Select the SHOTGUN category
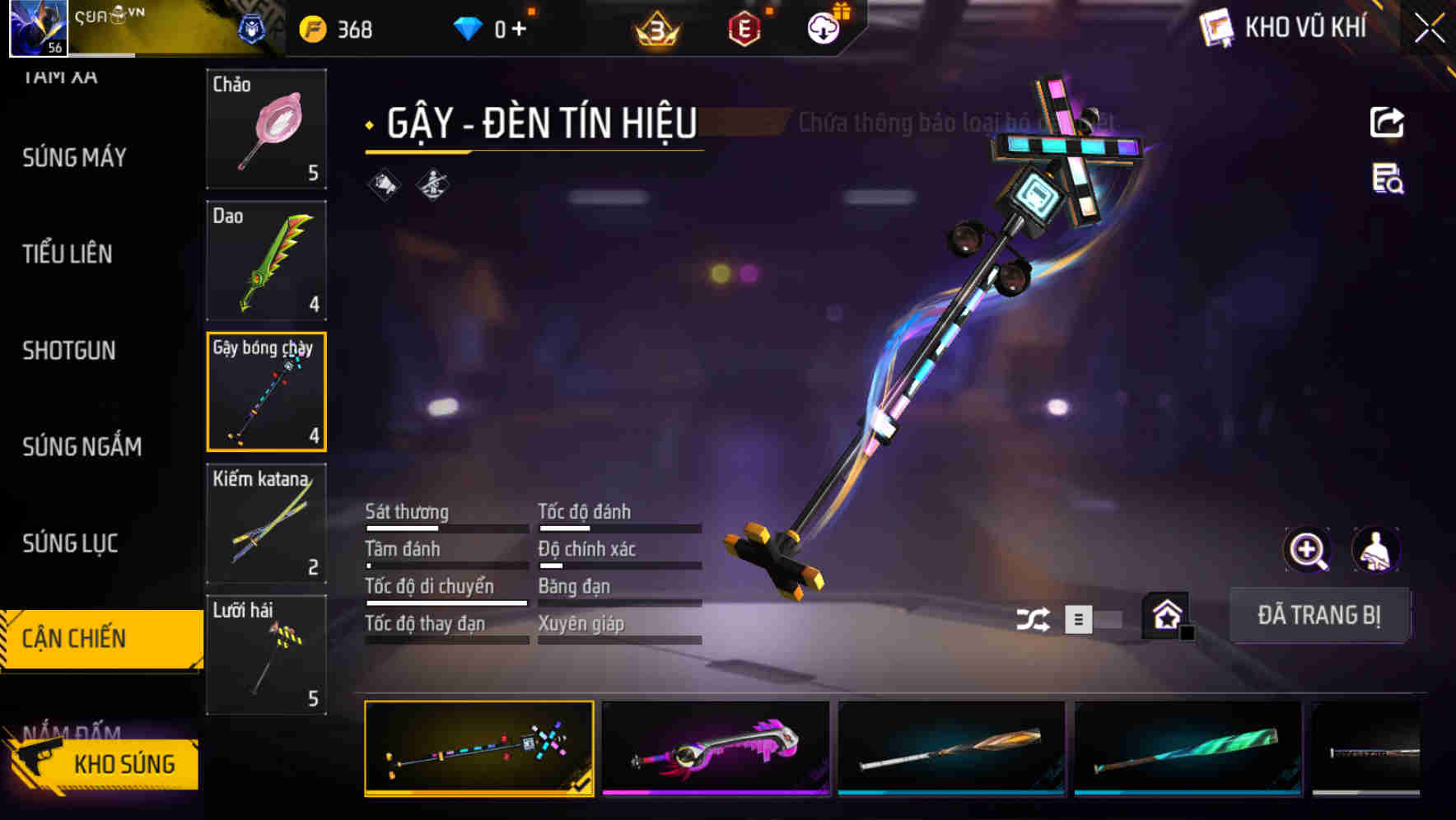Viewport: 1456px width, 820px height. (69, 351)
